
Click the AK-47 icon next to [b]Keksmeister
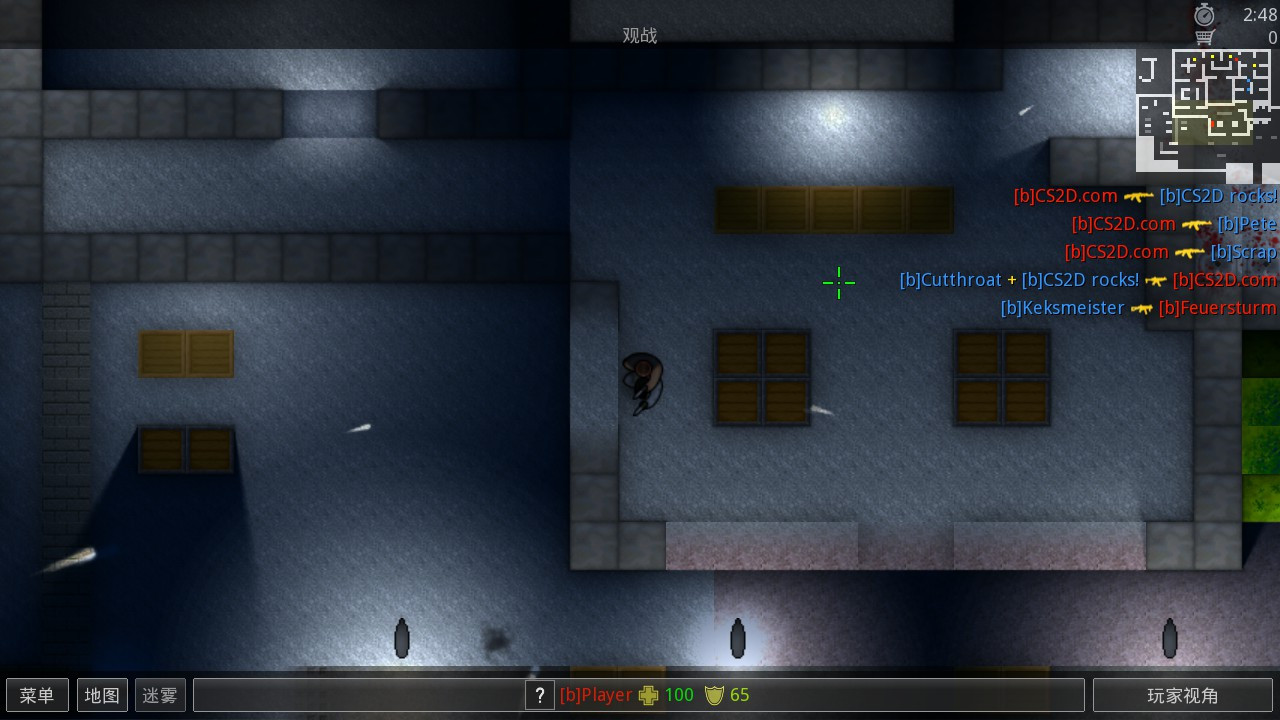pos(1141,308)
